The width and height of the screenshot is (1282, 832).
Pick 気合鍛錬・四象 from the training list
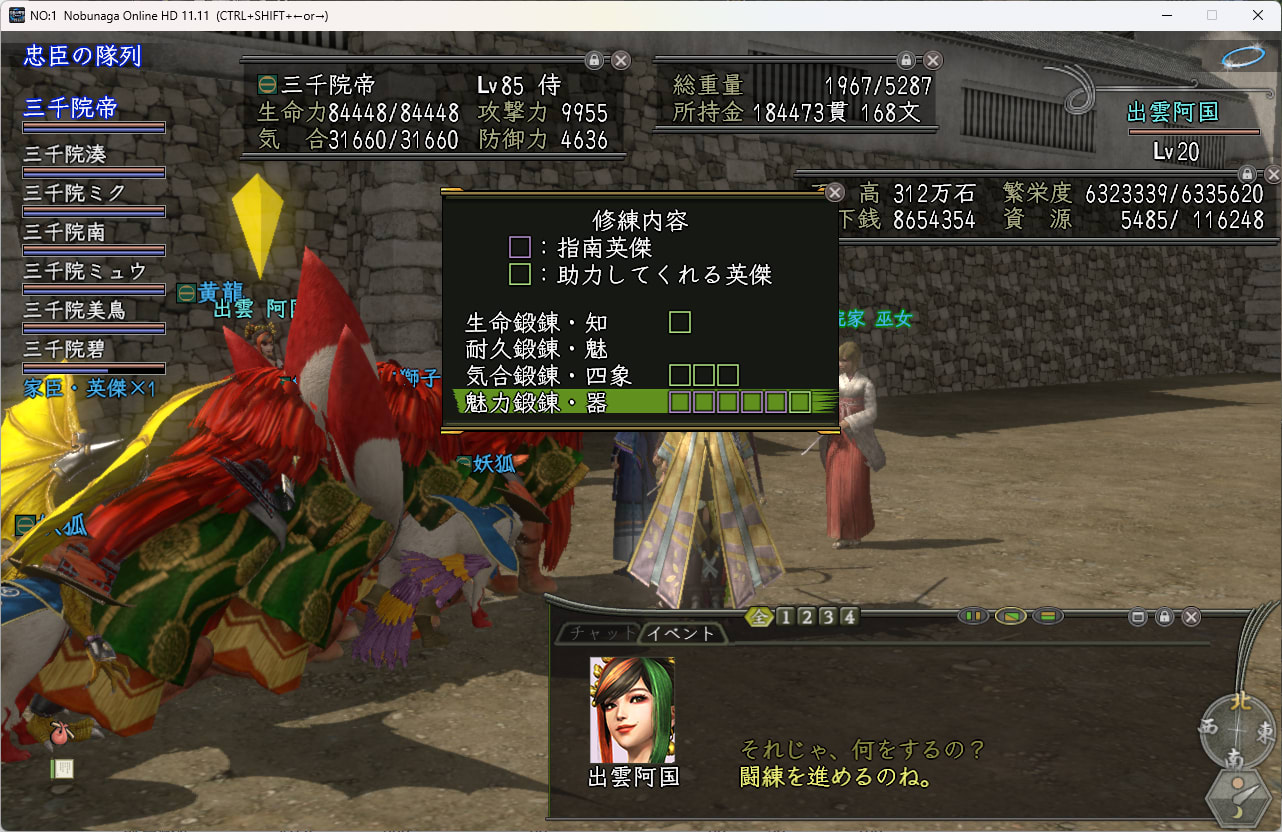(548, 376)
